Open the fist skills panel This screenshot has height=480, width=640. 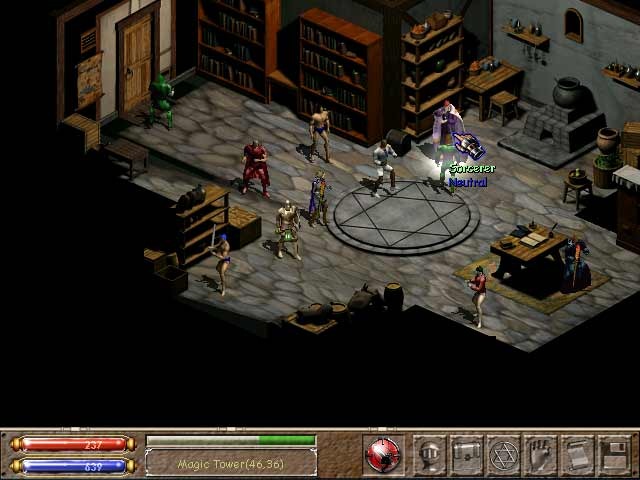click(x=541, y=455)
